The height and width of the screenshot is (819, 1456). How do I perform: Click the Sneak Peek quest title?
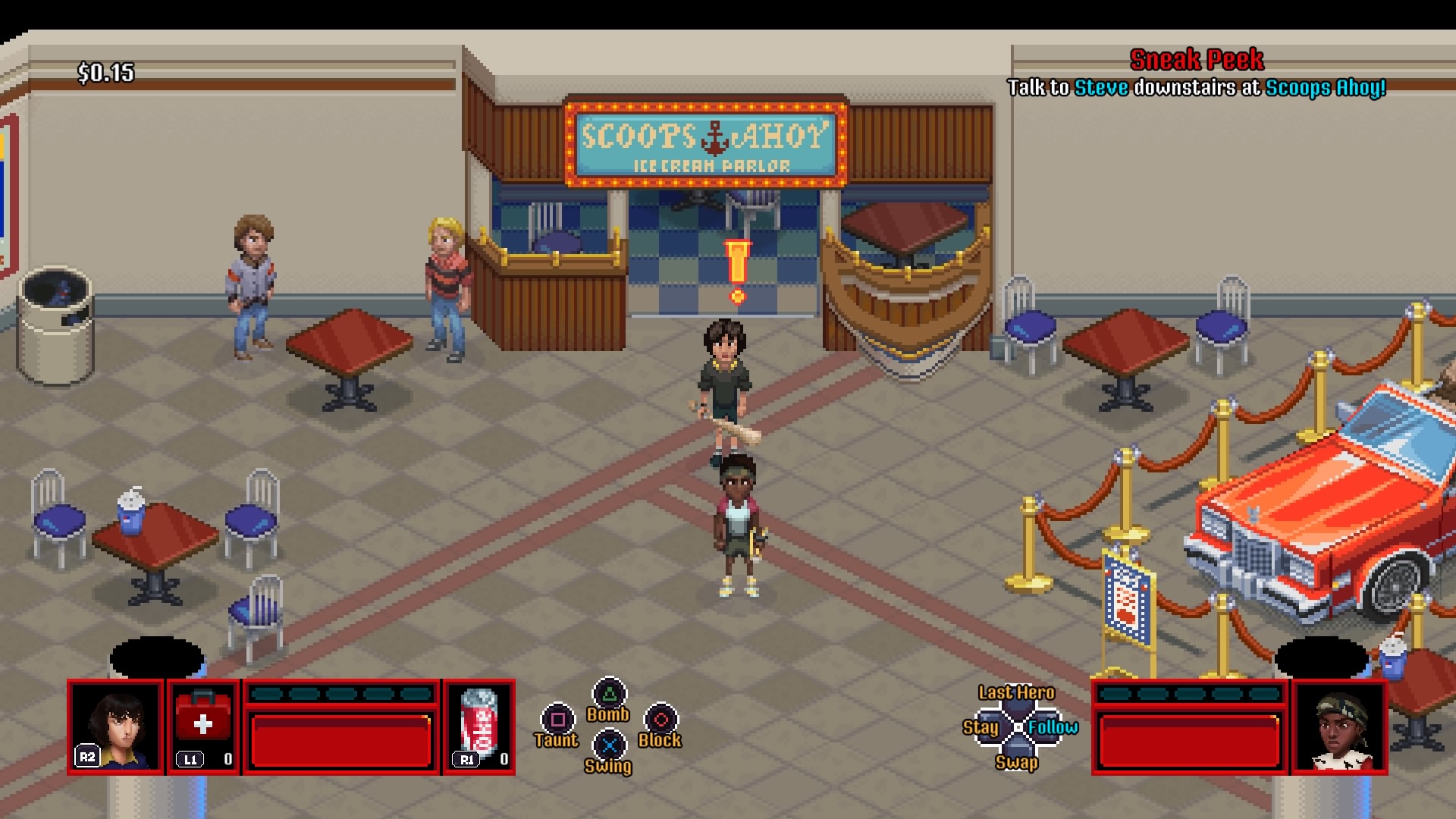click(x=1196, y=59)
